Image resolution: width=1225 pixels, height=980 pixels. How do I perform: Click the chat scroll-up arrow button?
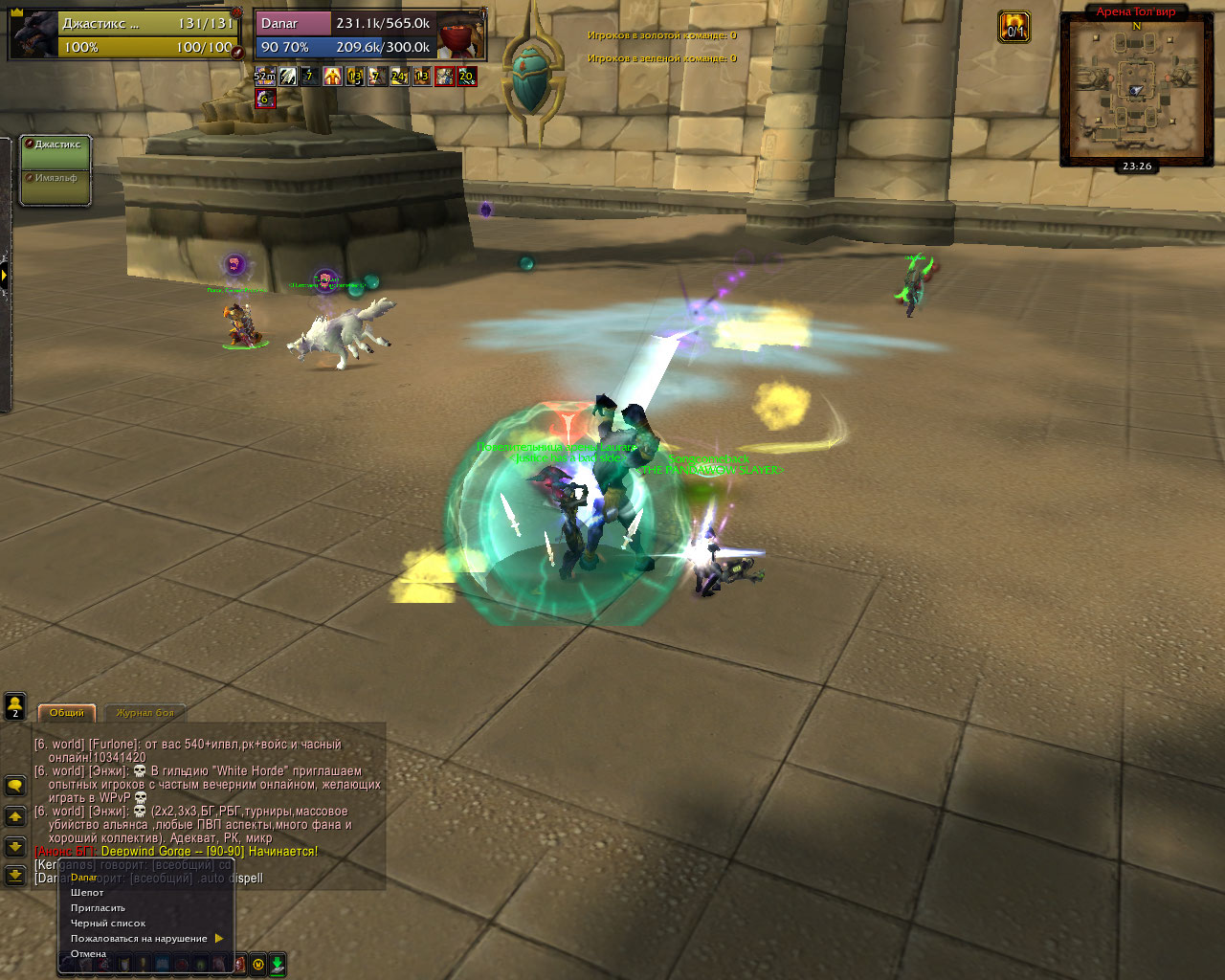pyautogui.click(x=15, y=816)
